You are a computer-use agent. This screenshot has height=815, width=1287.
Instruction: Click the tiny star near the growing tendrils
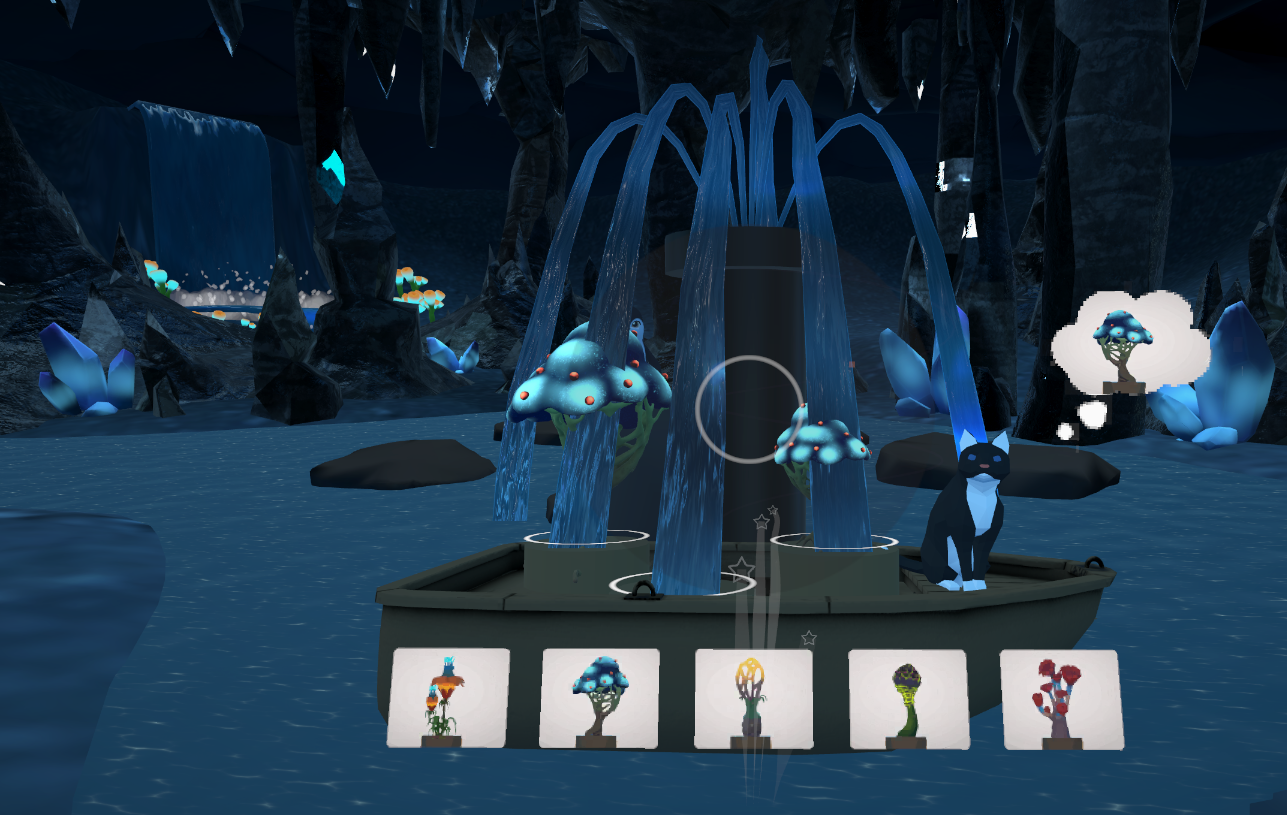click(x=773, y=509)
